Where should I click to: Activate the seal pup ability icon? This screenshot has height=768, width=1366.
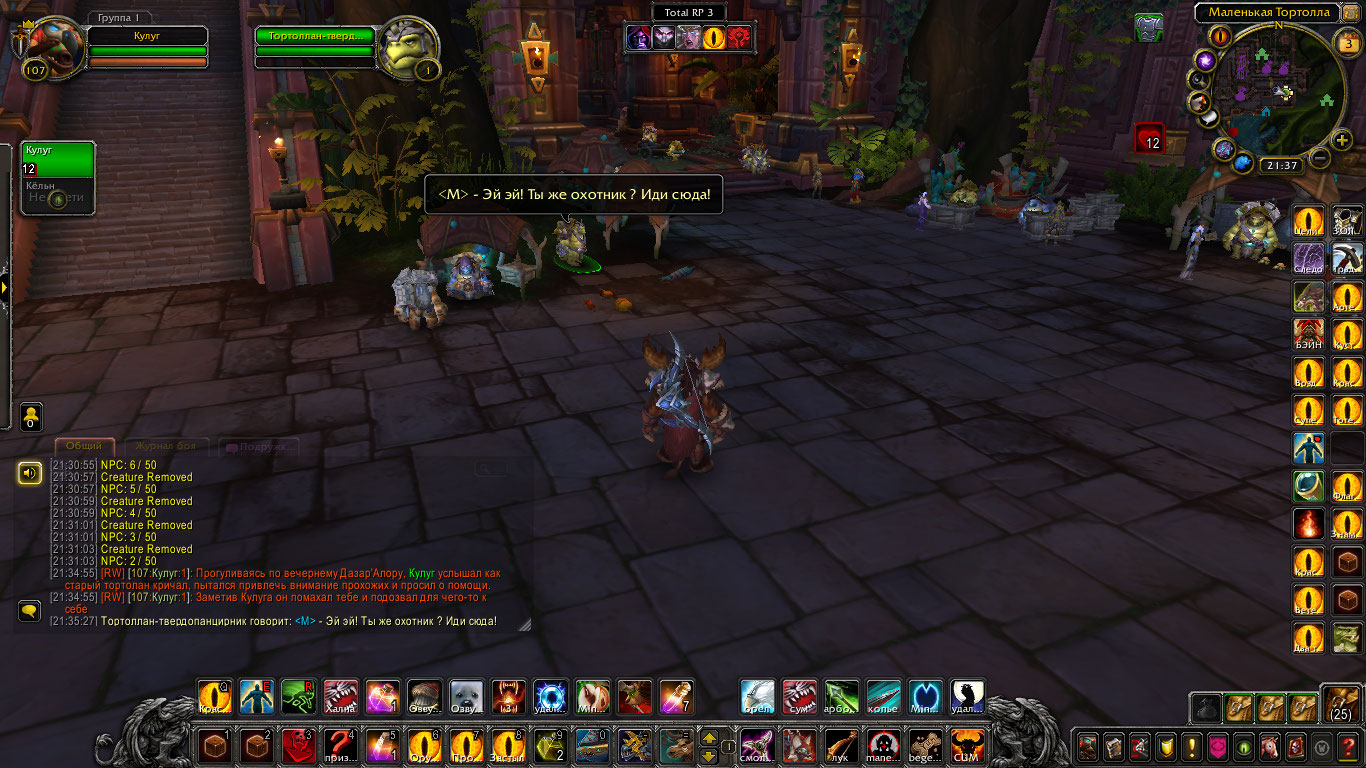pos(467,696)
